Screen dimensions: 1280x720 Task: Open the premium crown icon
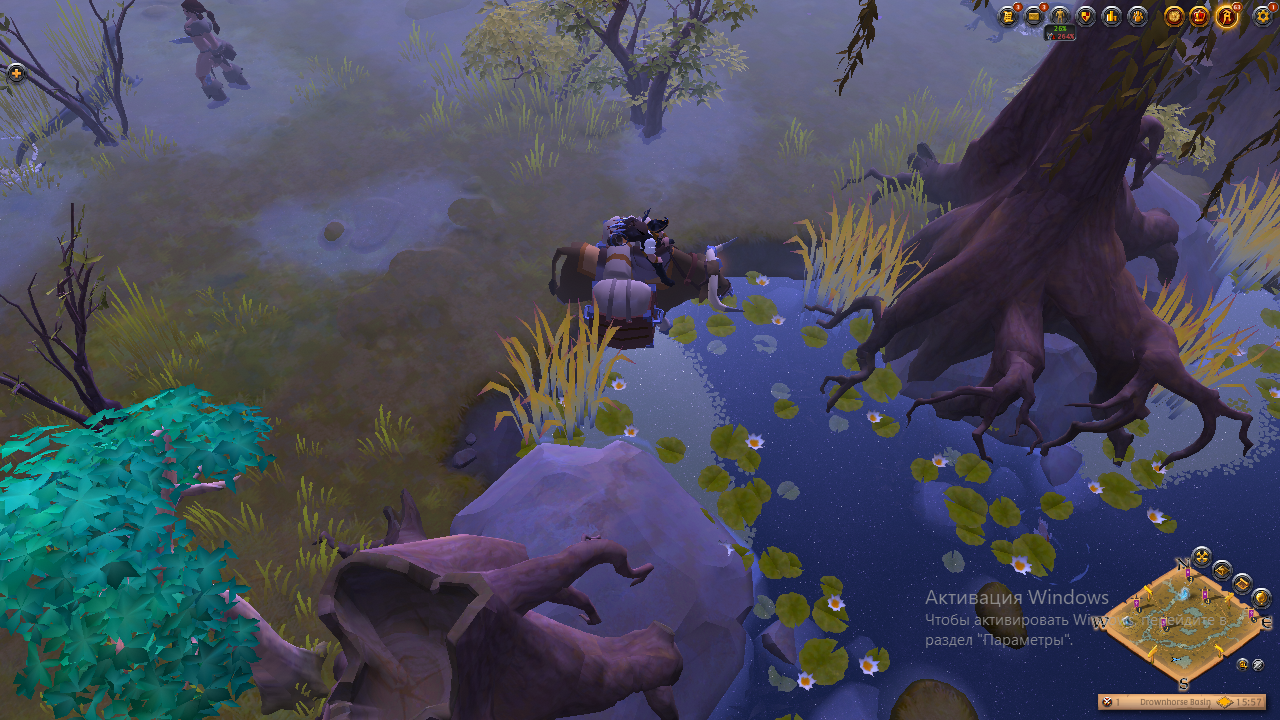pyautogui.click(x=1201, y=17)
